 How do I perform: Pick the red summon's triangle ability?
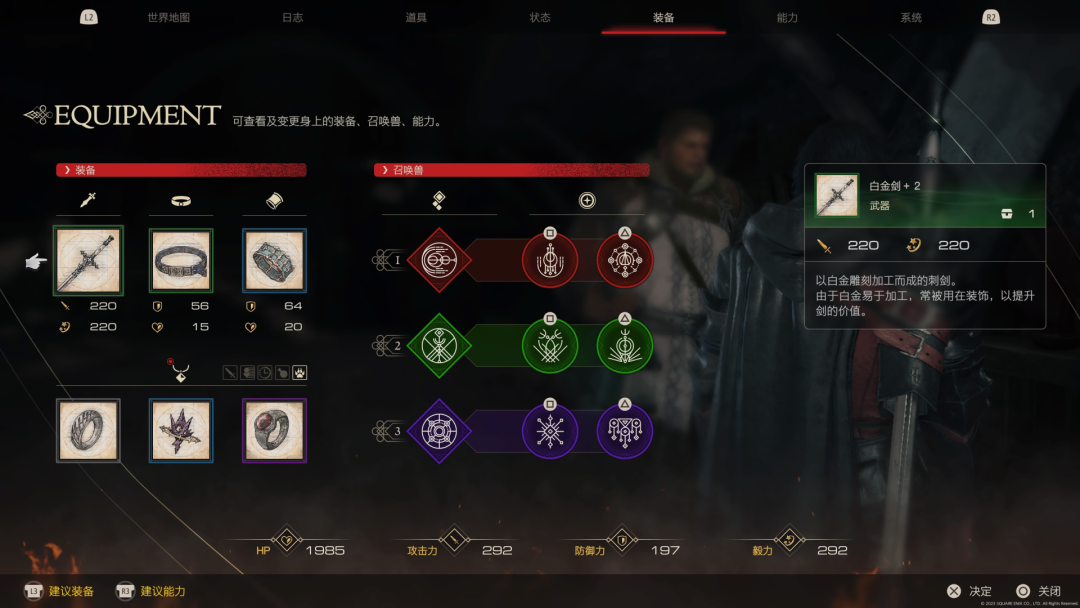pyautogui.click(x=625, y=262)
